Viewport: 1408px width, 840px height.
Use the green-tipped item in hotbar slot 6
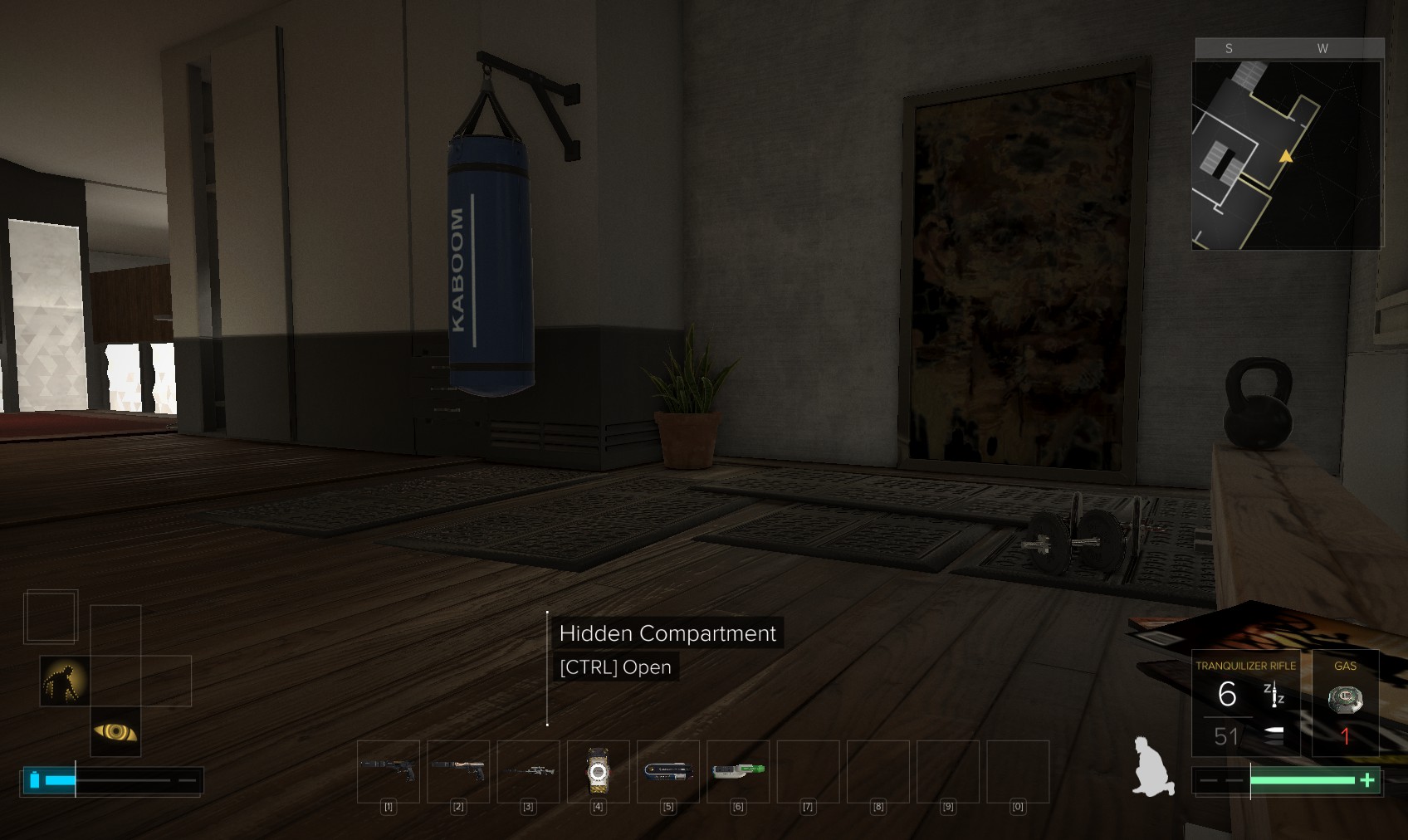click(737, 771)
